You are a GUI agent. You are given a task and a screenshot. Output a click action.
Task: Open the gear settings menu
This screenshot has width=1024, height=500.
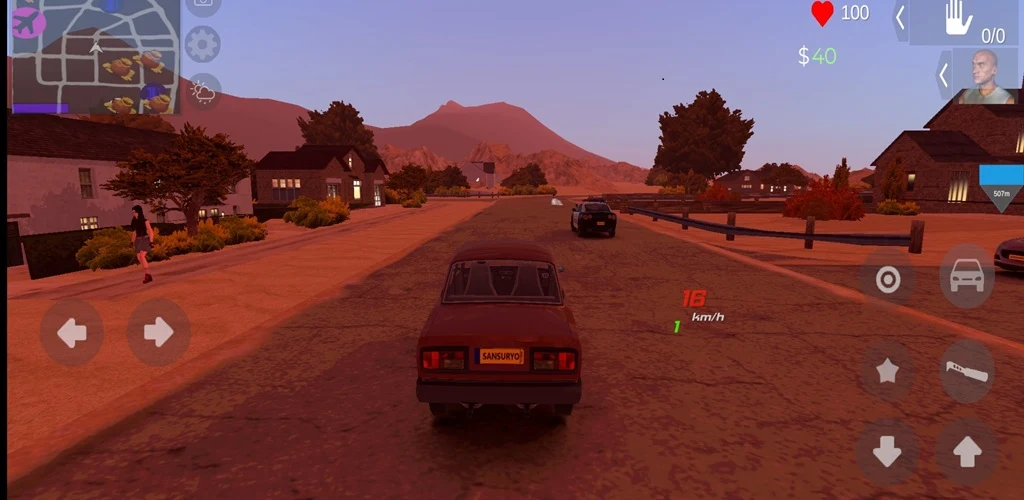[x=203, y=45]
